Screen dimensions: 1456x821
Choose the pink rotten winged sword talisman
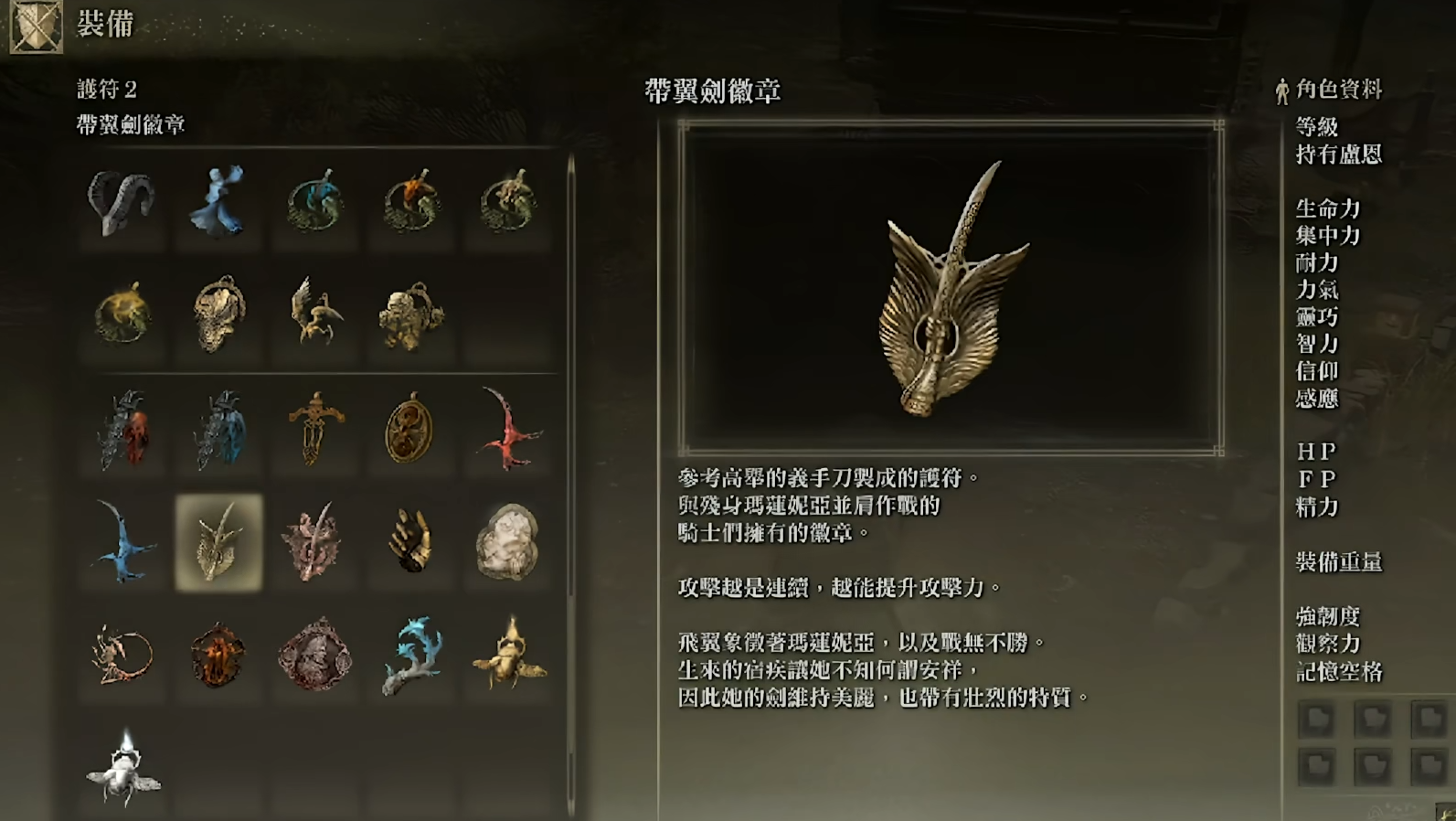pos(314,543)
